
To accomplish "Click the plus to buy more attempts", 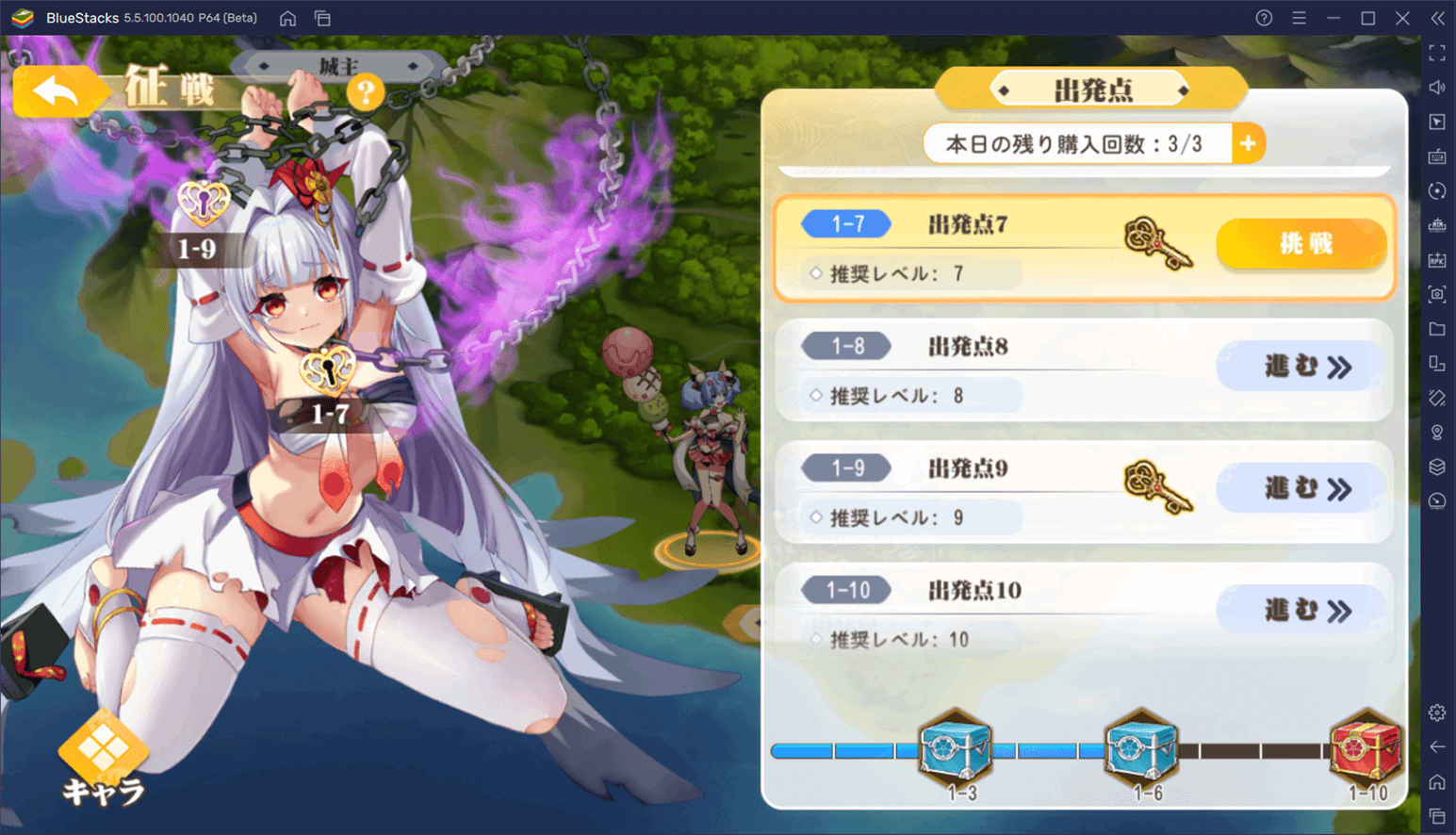I will (1249, 143).
